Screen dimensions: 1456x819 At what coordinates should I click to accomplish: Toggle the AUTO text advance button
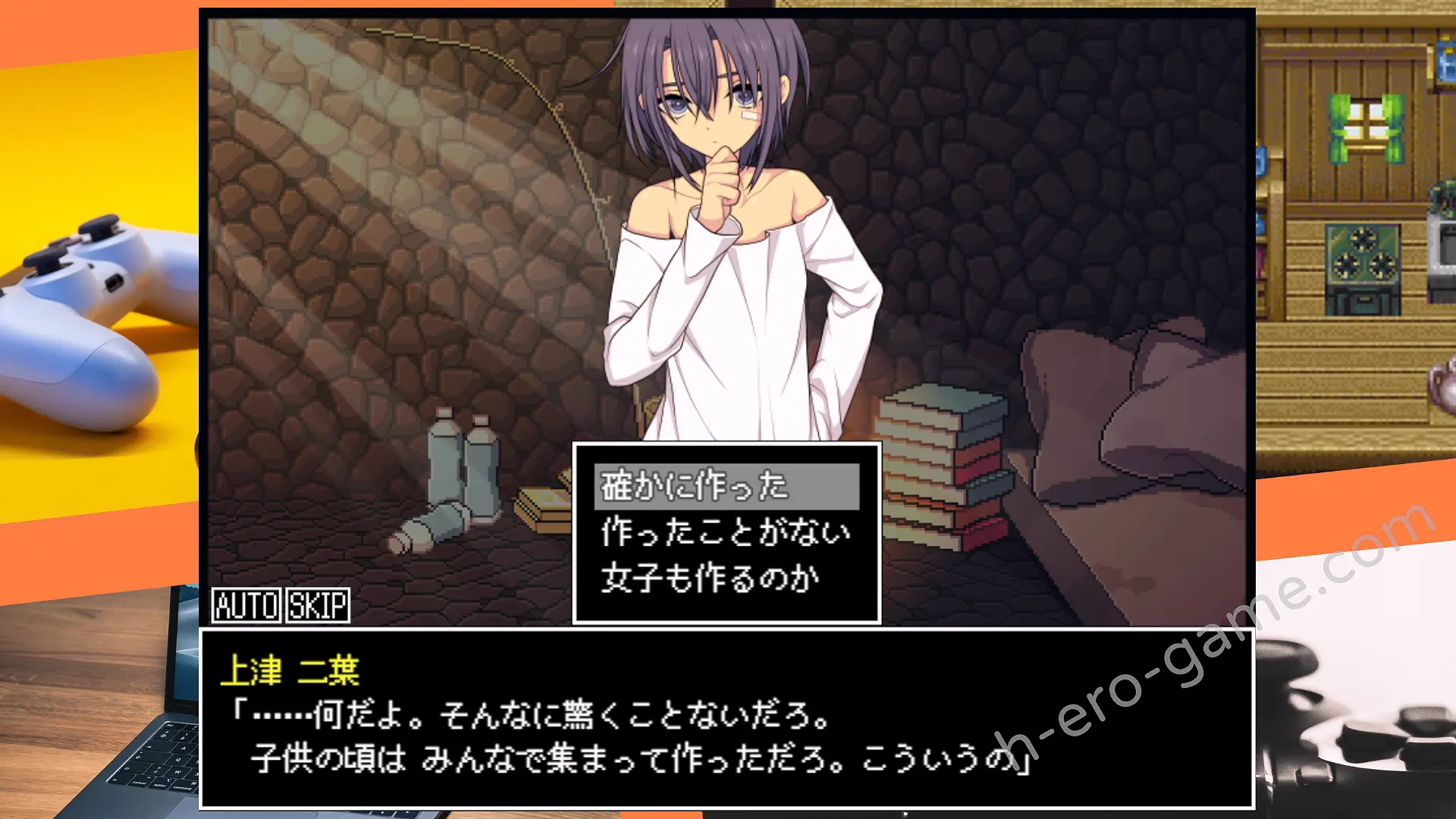click(246, 605)
